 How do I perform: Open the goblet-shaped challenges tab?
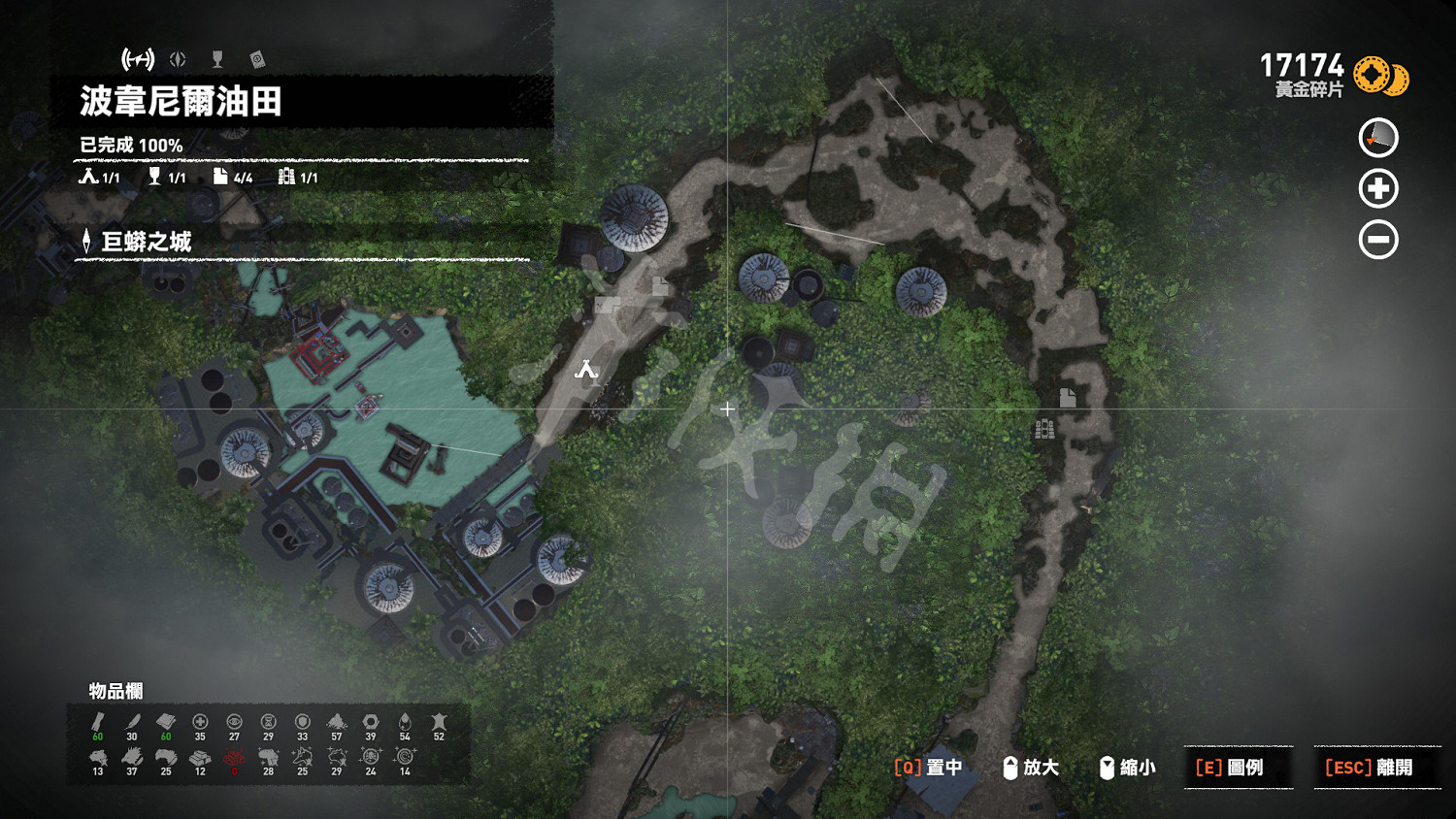(x=217, y=59)
